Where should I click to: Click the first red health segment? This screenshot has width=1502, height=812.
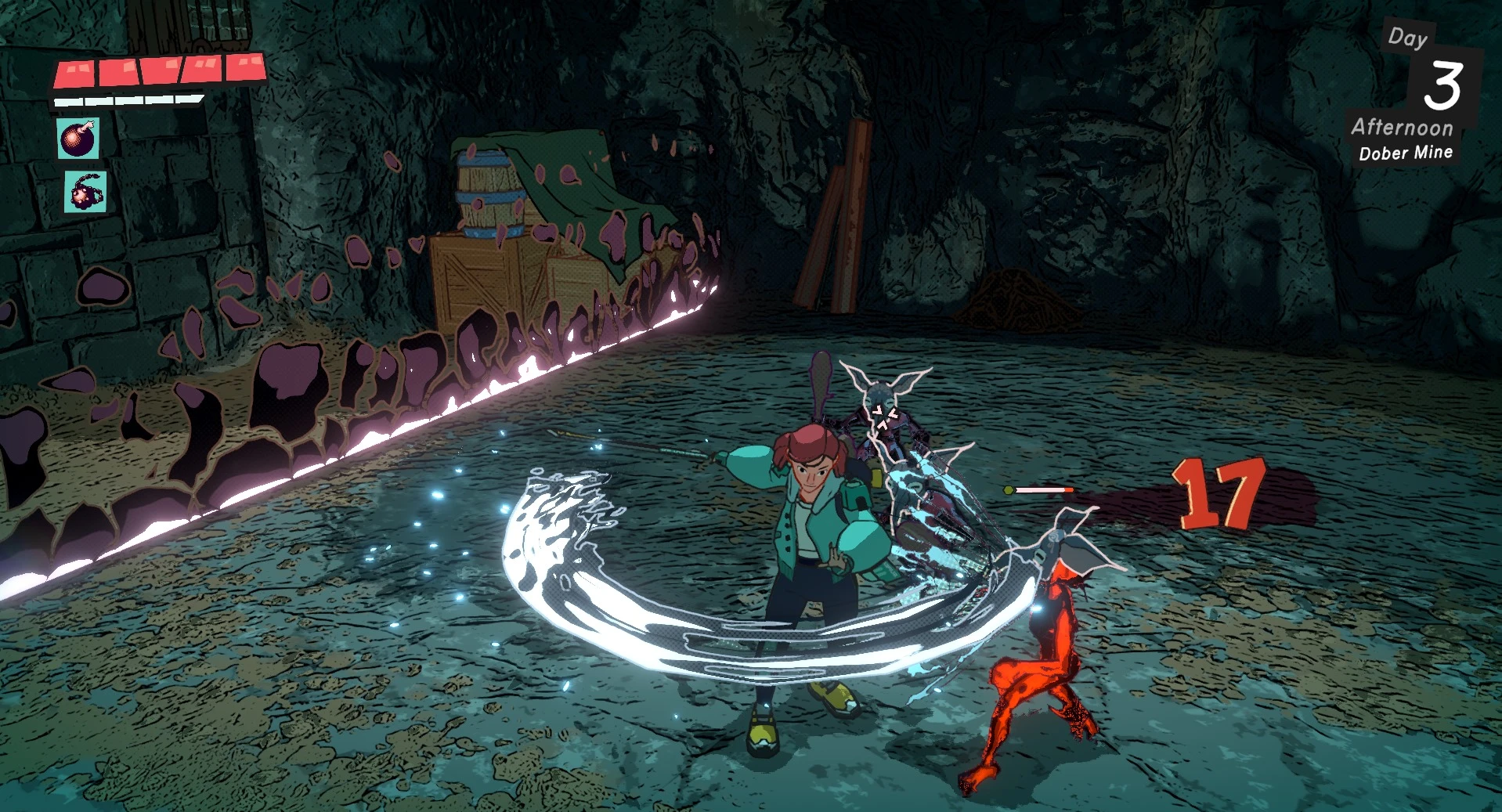click(x=74, y=73)
